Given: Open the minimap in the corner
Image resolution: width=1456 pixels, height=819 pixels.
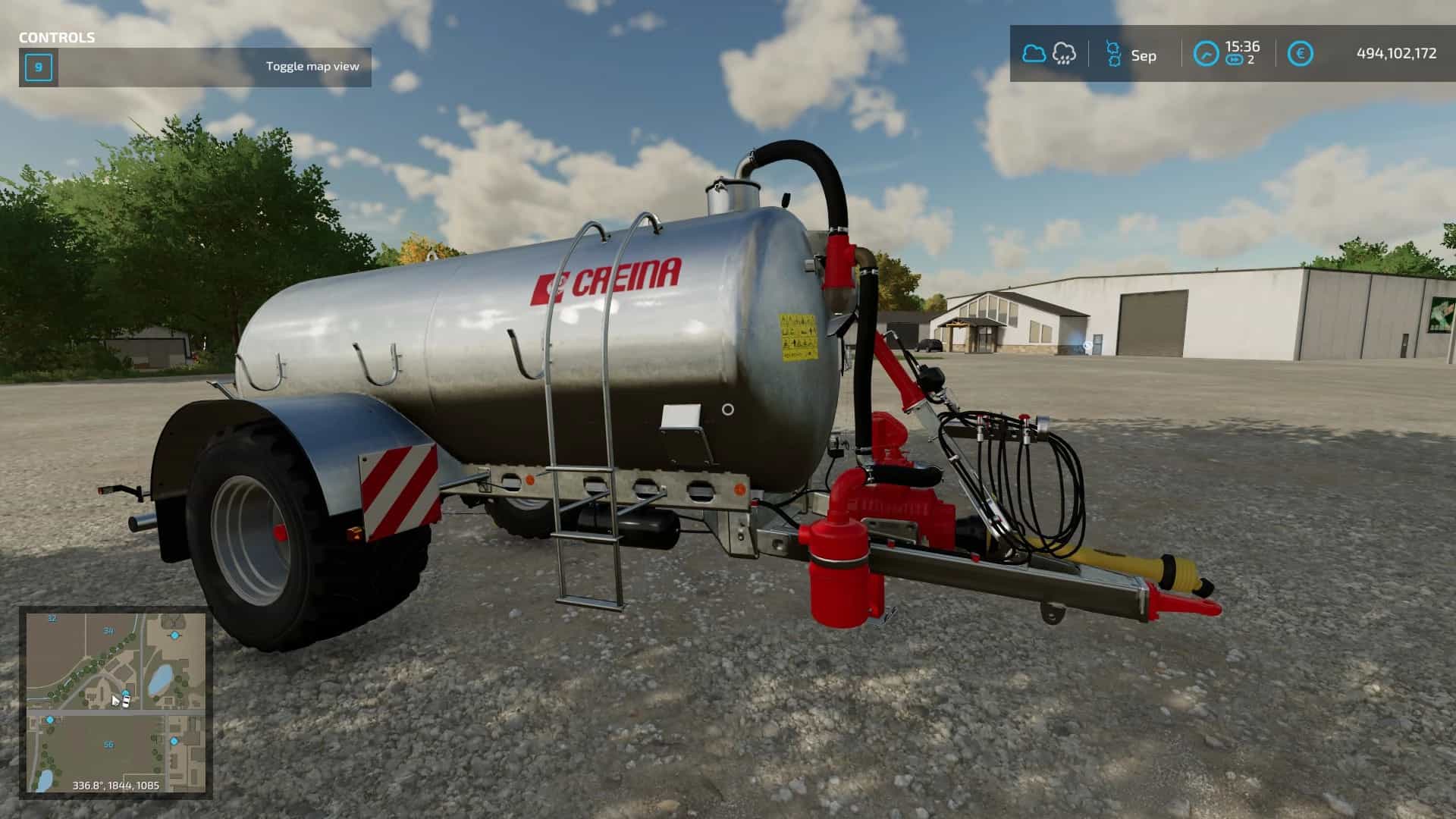Looking at the screenshot, I should (116, 702).
